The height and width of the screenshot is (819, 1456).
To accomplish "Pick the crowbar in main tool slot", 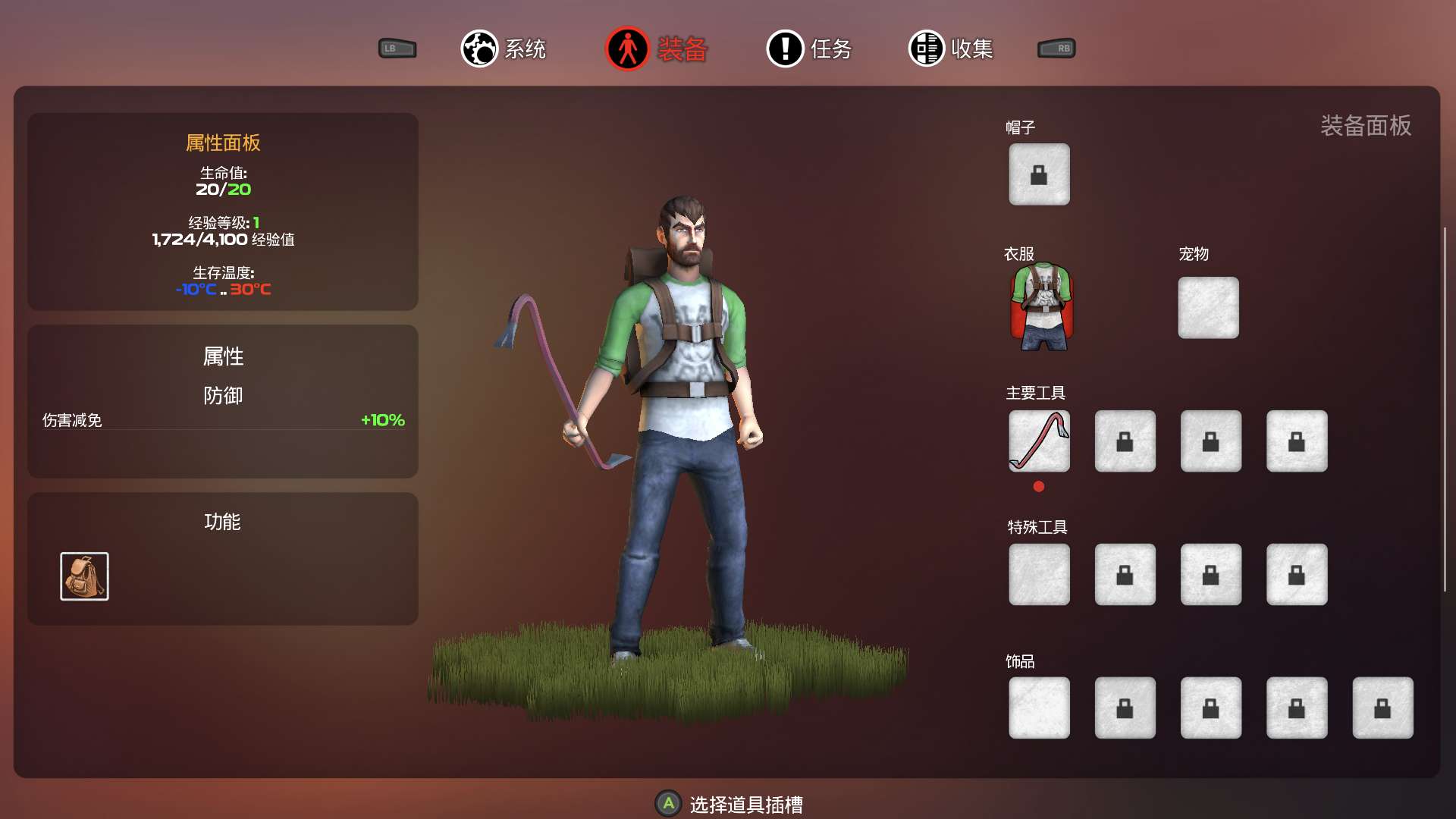I will click(x=1039, y=441).
